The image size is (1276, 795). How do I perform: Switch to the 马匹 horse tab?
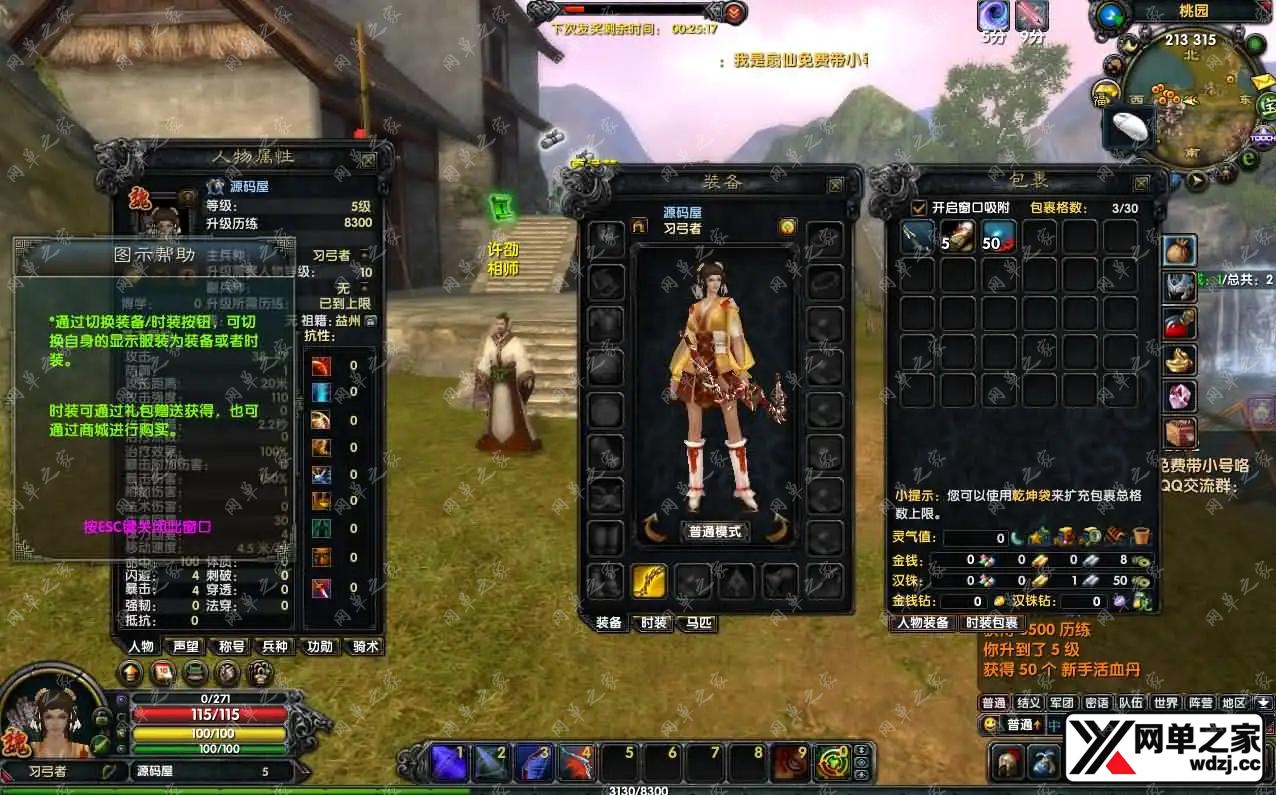(x=699, y=623)
